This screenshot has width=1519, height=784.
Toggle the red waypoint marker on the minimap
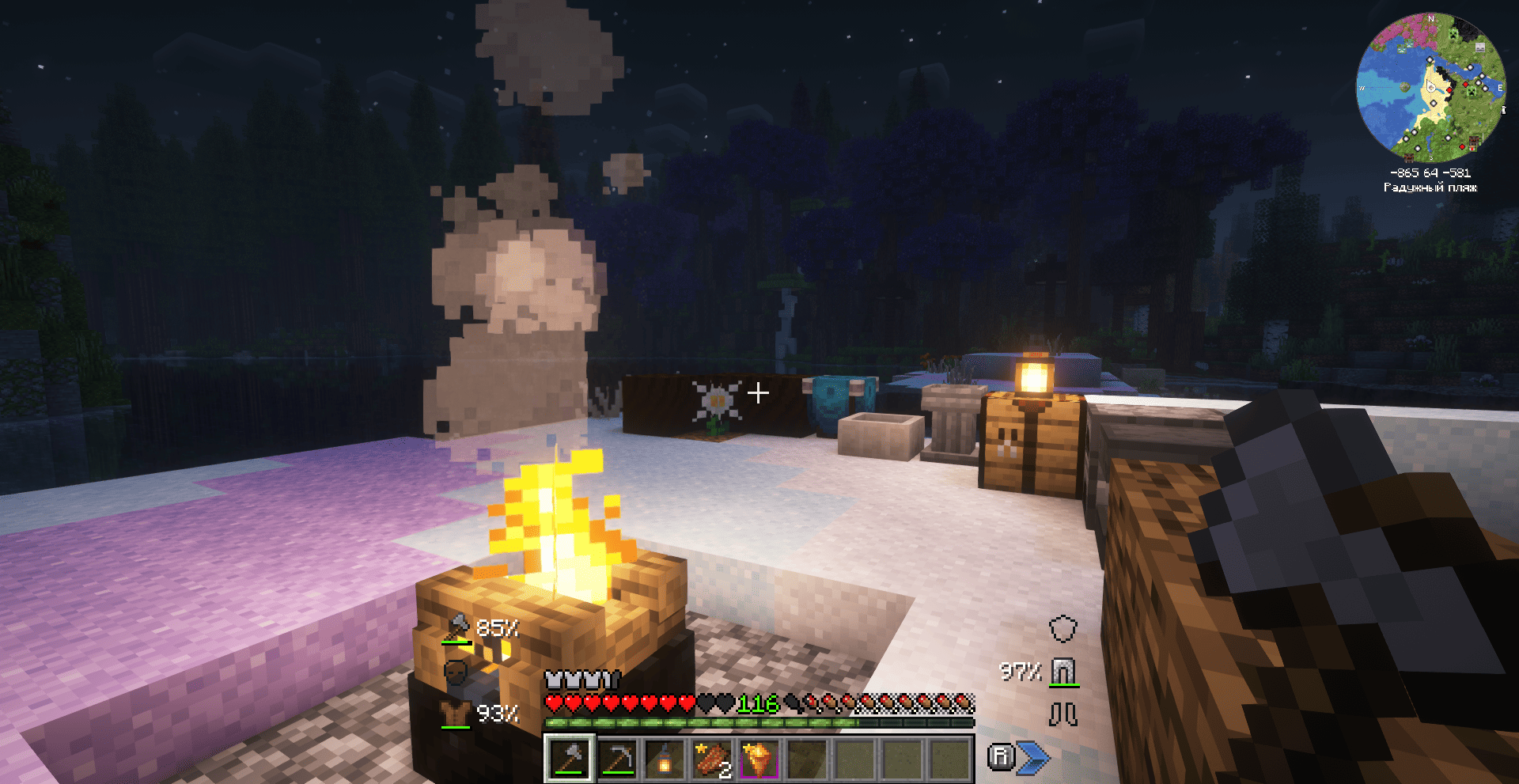(1449, 90)
